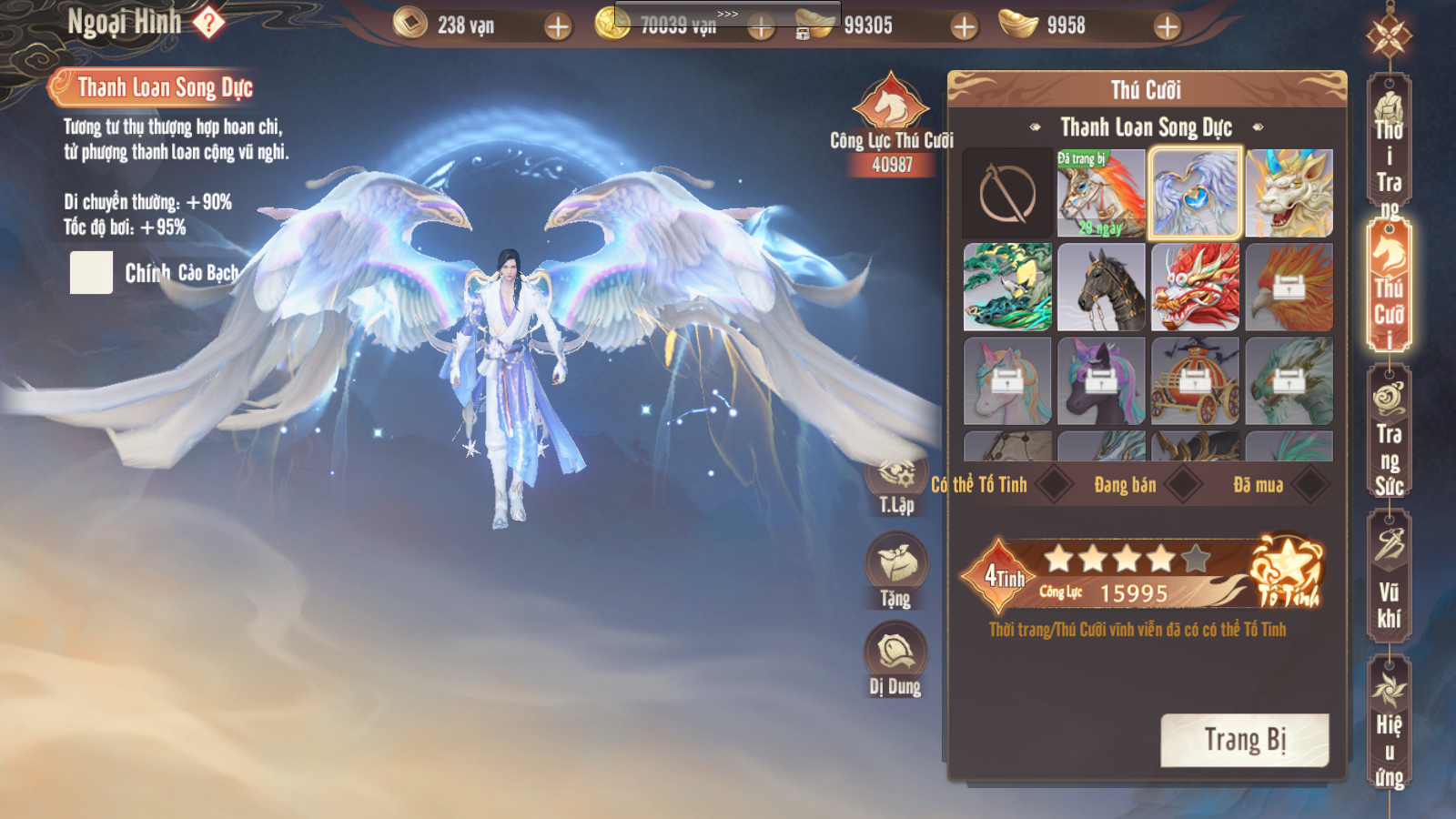Equip the mount with Trang Bị button
Viewport: 1456px width, 819px height.
(x=1244, y=740)
